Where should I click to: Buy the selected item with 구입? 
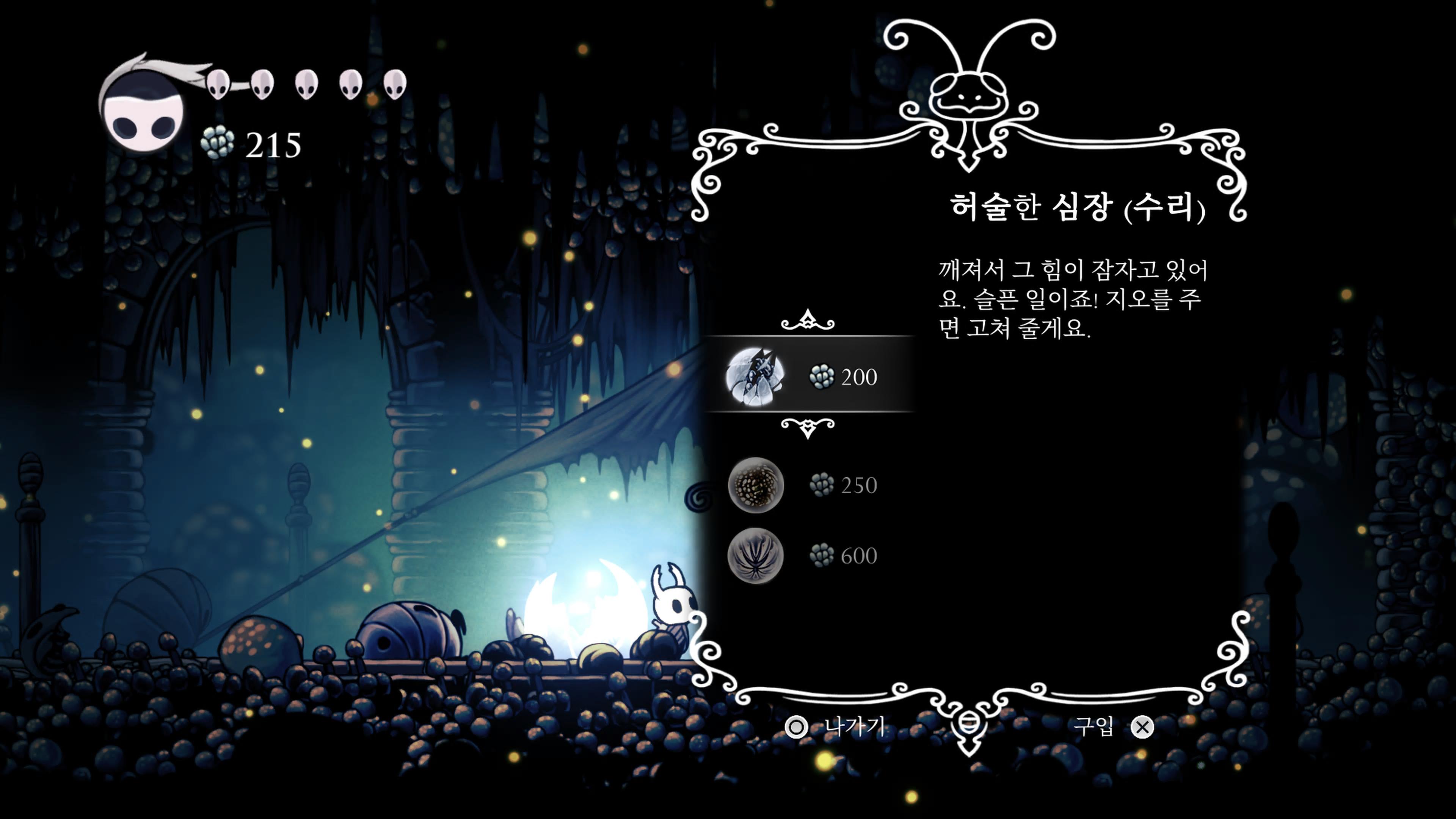pyautogui.click(x=1113, y=727)
